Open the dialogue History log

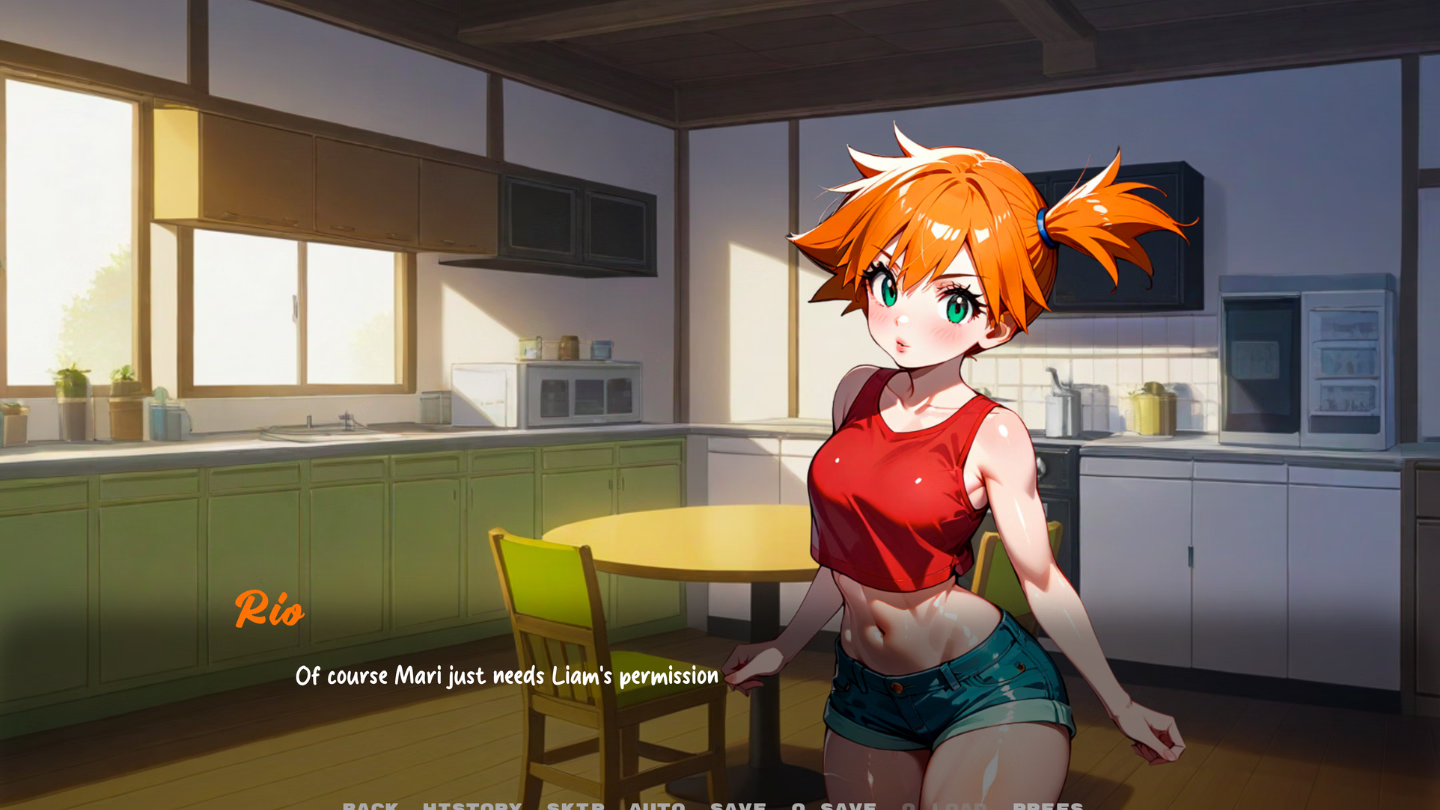[x=472, y=805]
